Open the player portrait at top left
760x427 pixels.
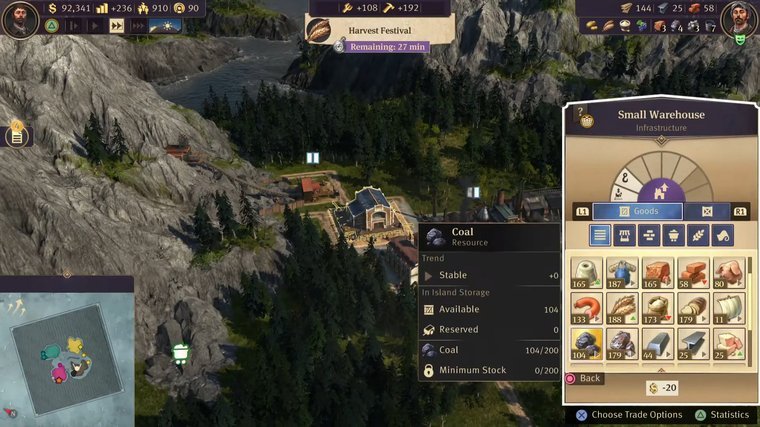pos(19,19)
